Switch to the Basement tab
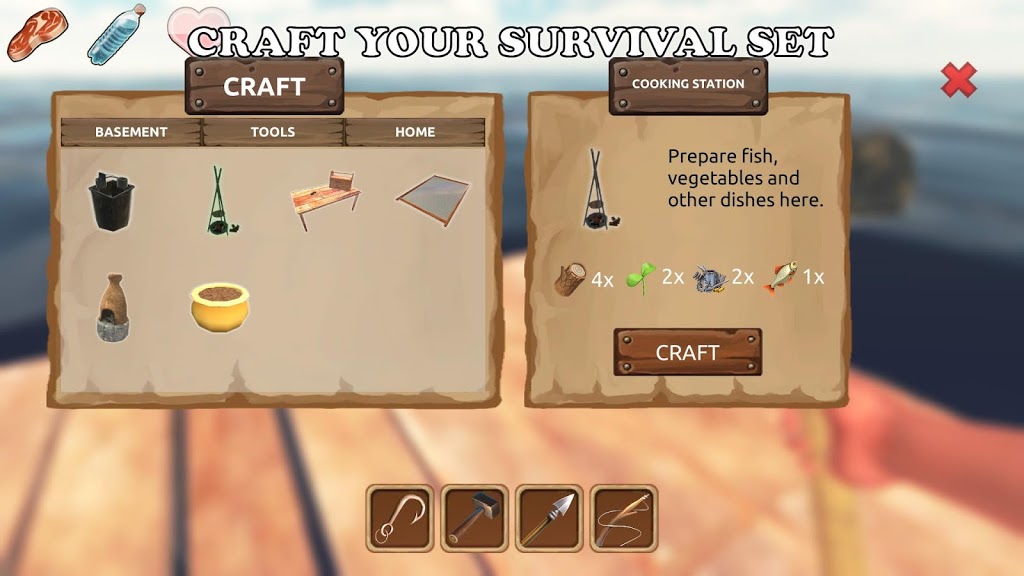 [131, 132]
